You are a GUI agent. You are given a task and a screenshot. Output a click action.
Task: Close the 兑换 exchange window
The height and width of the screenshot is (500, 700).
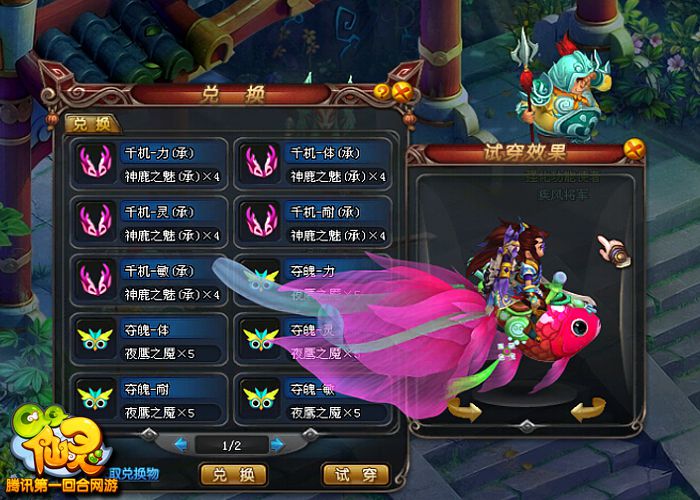[402, 93]
